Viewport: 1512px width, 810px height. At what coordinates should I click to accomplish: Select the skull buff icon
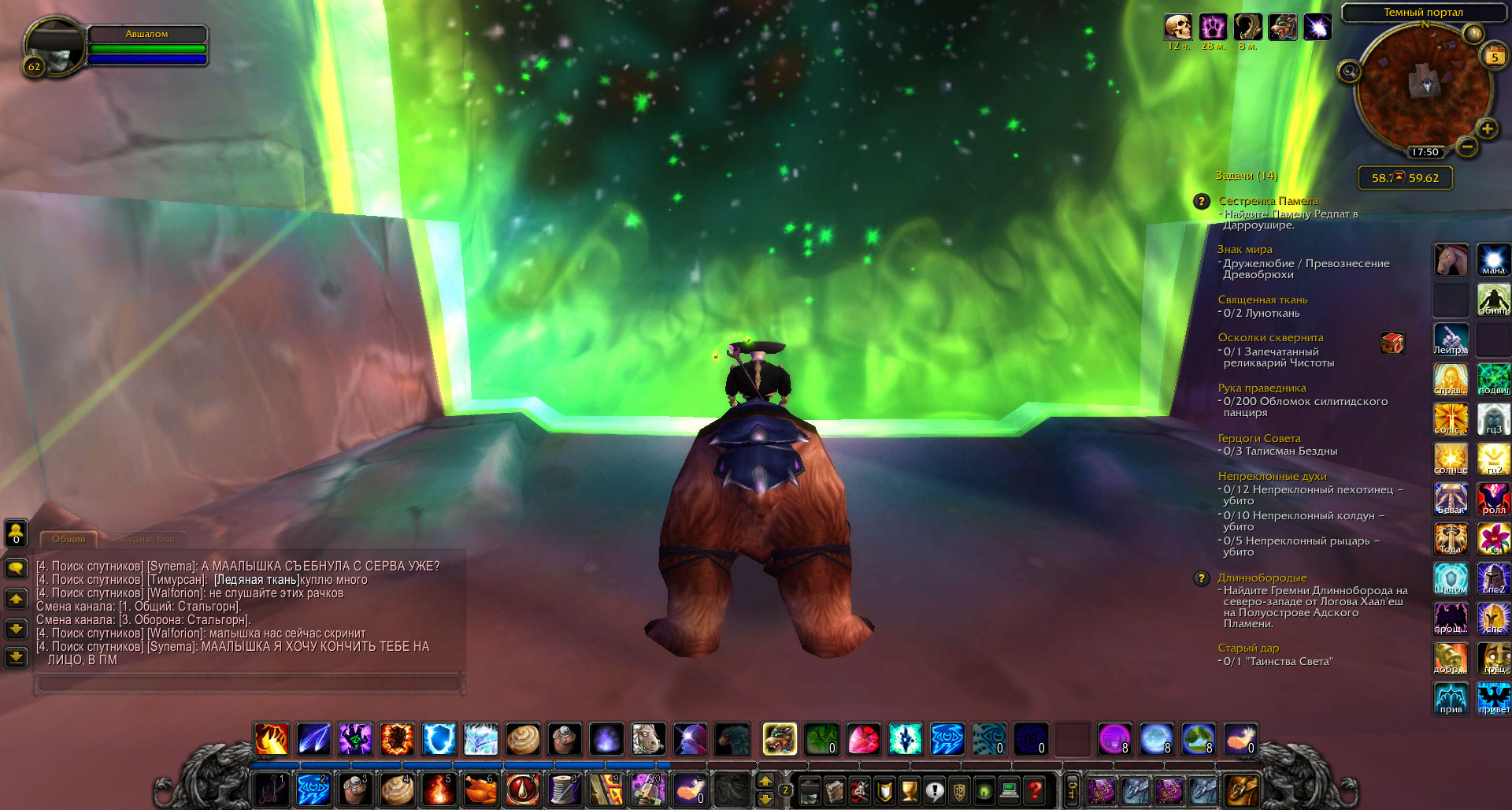[x=1178, y=27]
